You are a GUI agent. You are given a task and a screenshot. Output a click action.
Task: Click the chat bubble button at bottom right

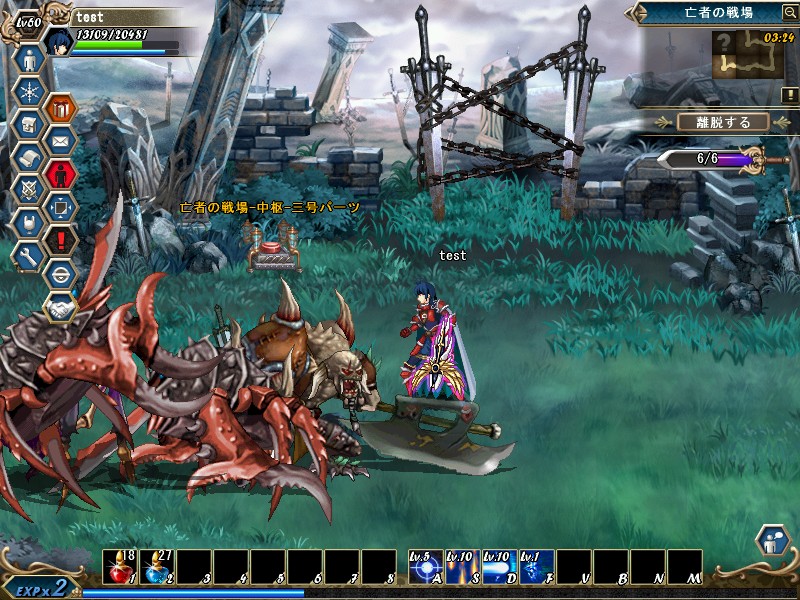772,541
